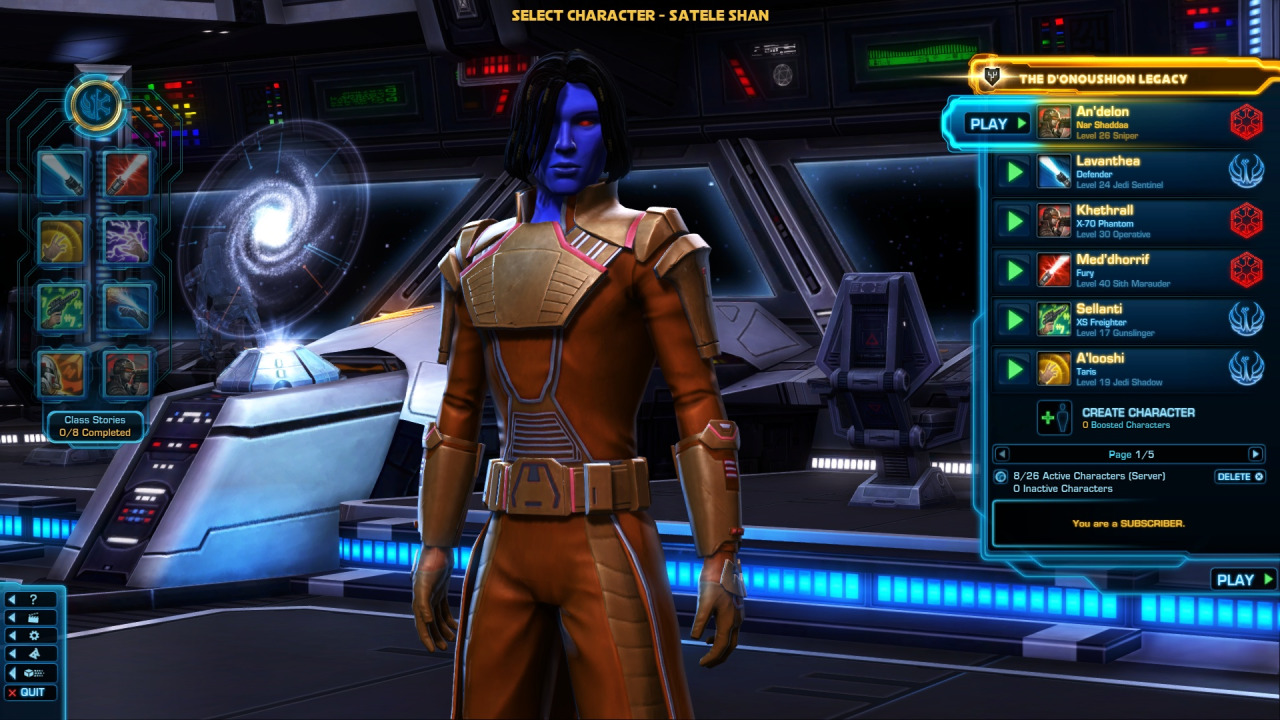Play the highlighted An'delon character
Image resolution: width=1280 pixels, height=720 pixels.
pyautogui.click(x=997, y=124)
